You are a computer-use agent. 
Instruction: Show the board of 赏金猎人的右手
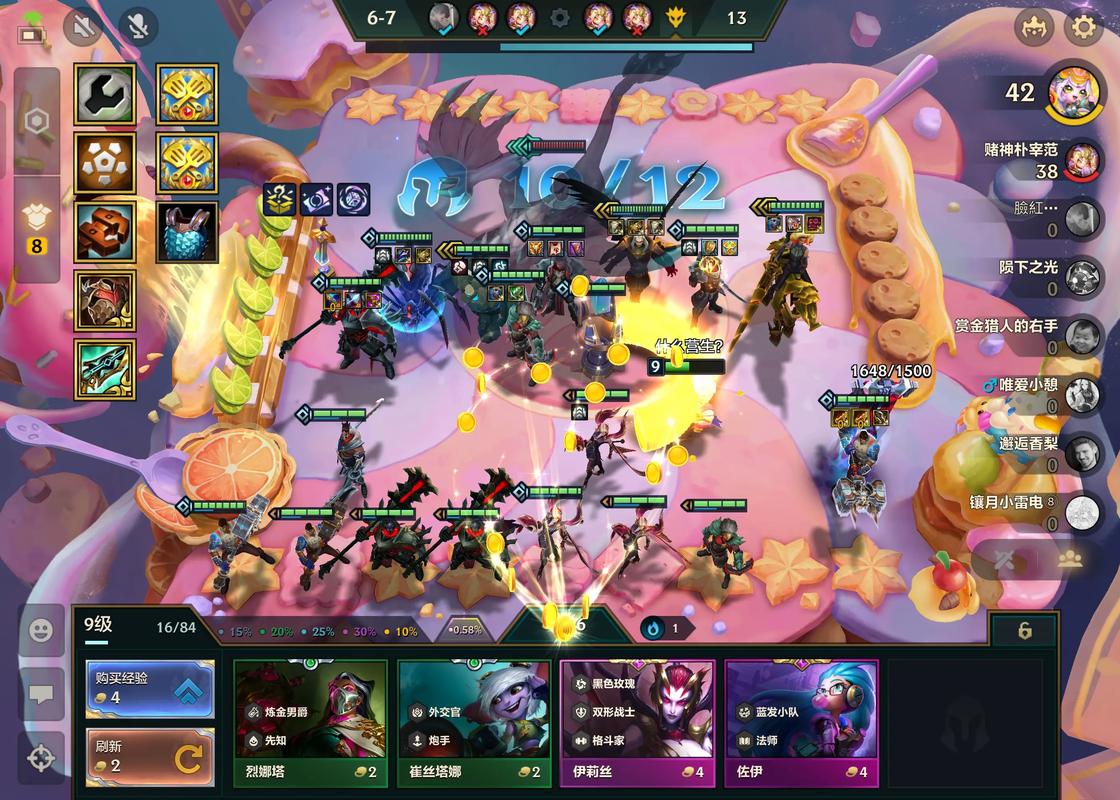coord(1081,335)
